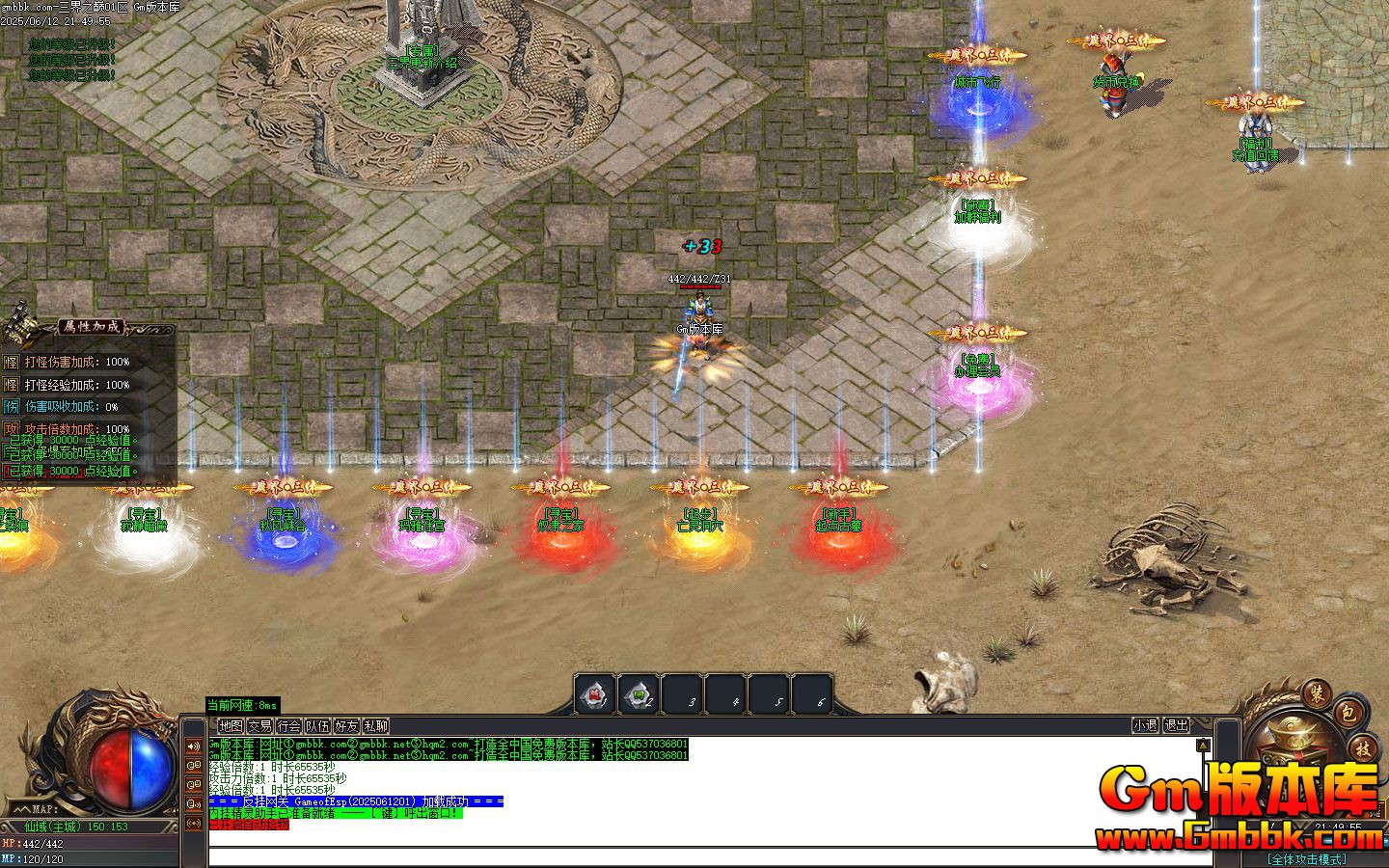
Task: Toggle the 伤 damage-absorb badge
Action: pos(10,406)
